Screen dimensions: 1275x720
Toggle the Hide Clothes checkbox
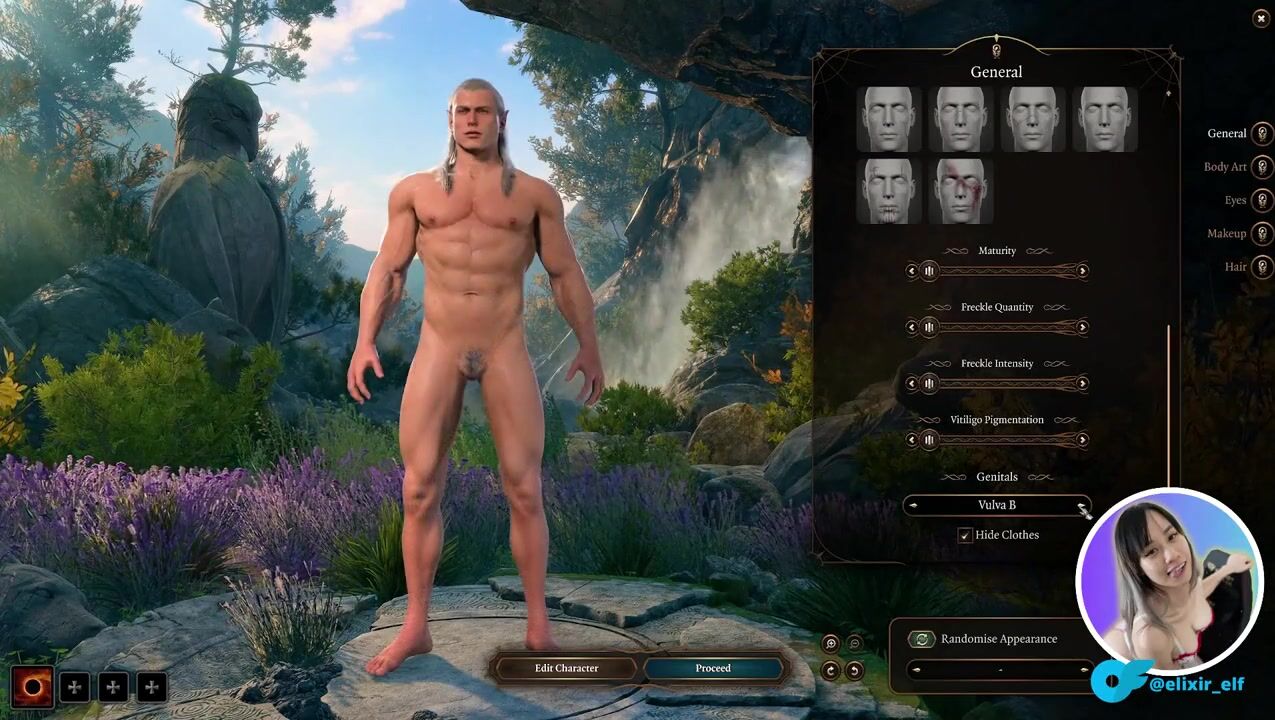(x=965, y=536)
